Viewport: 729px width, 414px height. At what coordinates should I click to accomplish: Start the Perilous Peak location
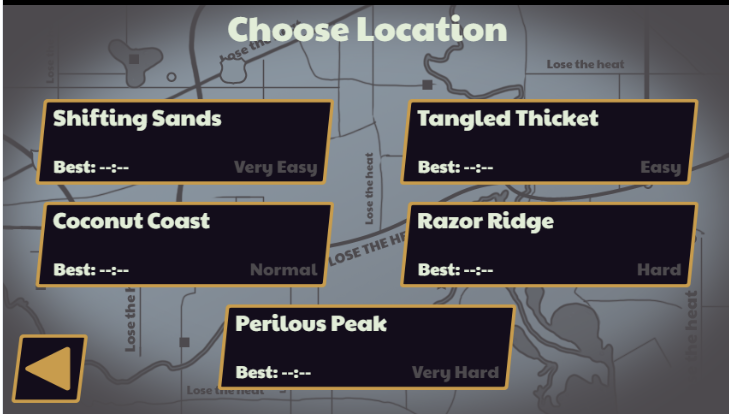pyautogui.click(x=367, y=348)
